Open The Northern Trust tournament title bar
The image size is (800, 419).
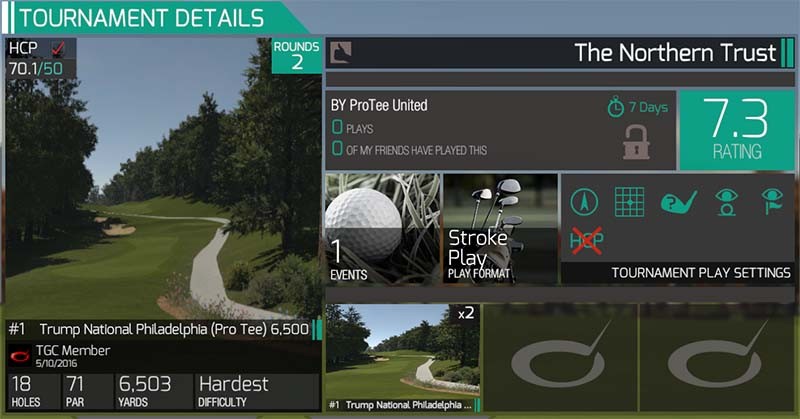(560, 53)
